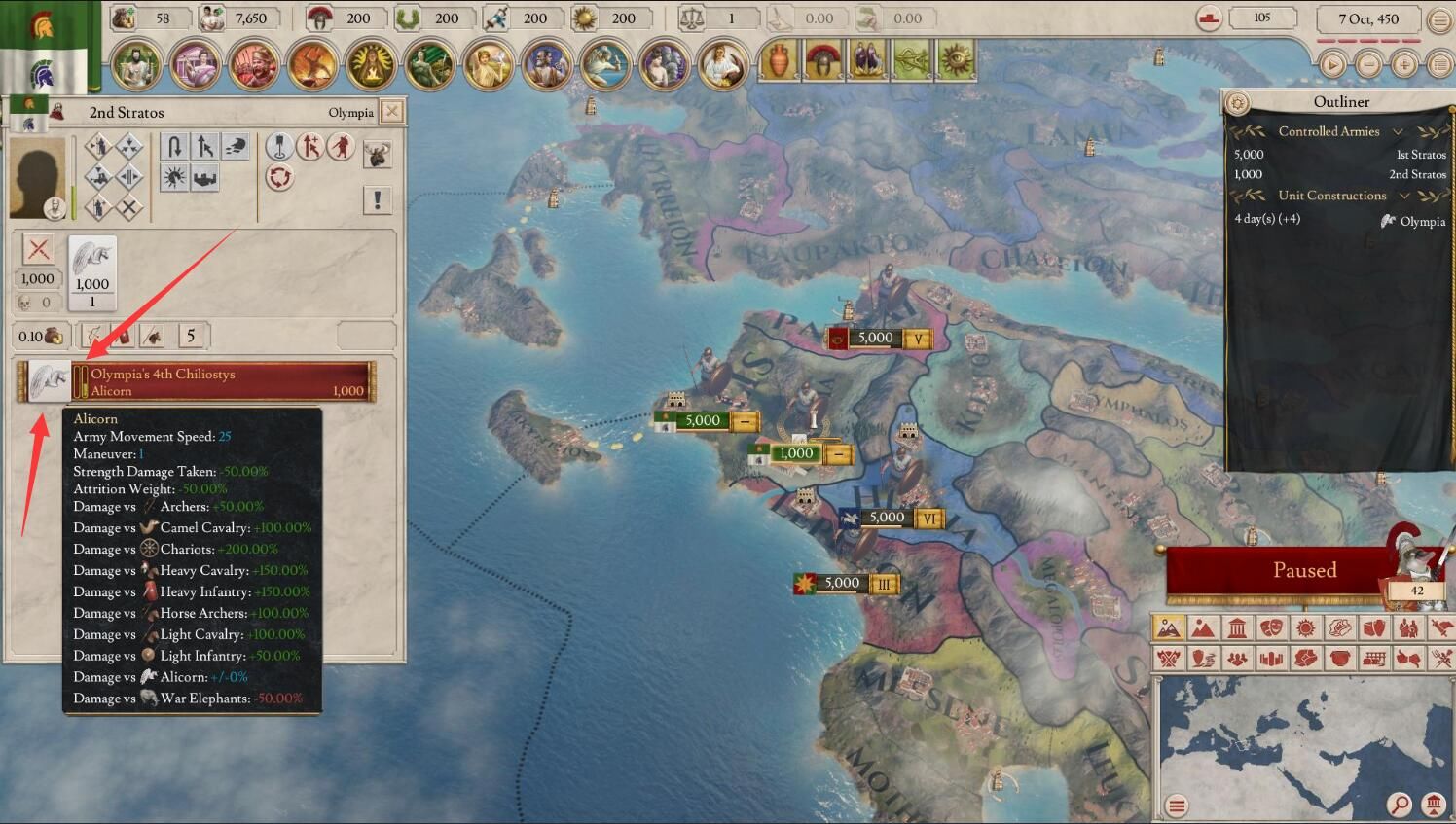Image resolution: width=1456 pixels, height=824 pixels.
Task: Click the circular red arrows army button
Action: tap(280, 178)
